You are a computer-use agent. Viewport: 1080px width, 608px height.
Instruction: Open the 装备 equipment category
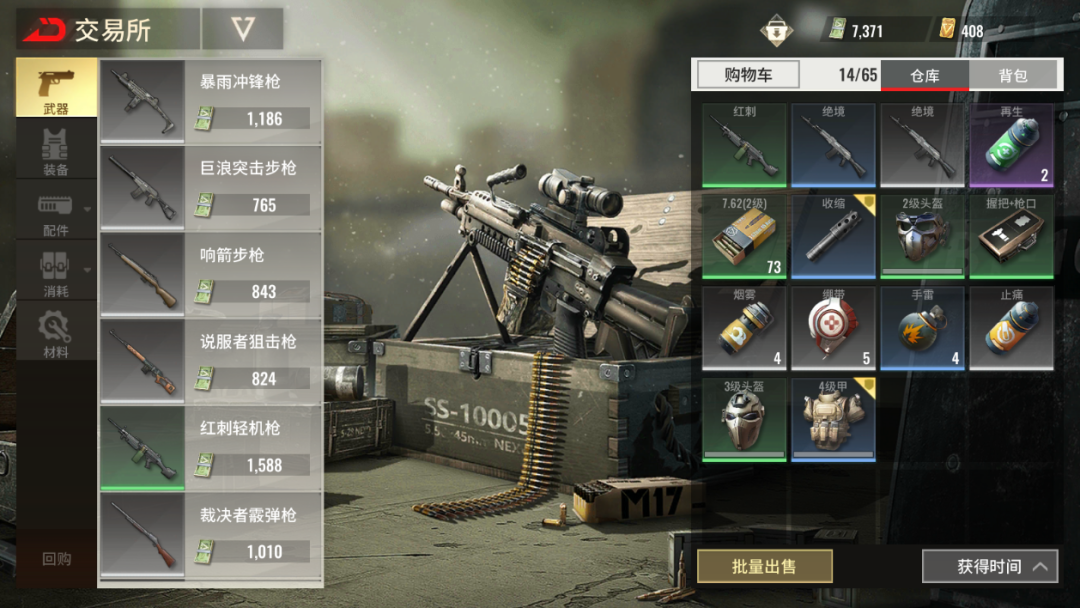tap(56, 151)
